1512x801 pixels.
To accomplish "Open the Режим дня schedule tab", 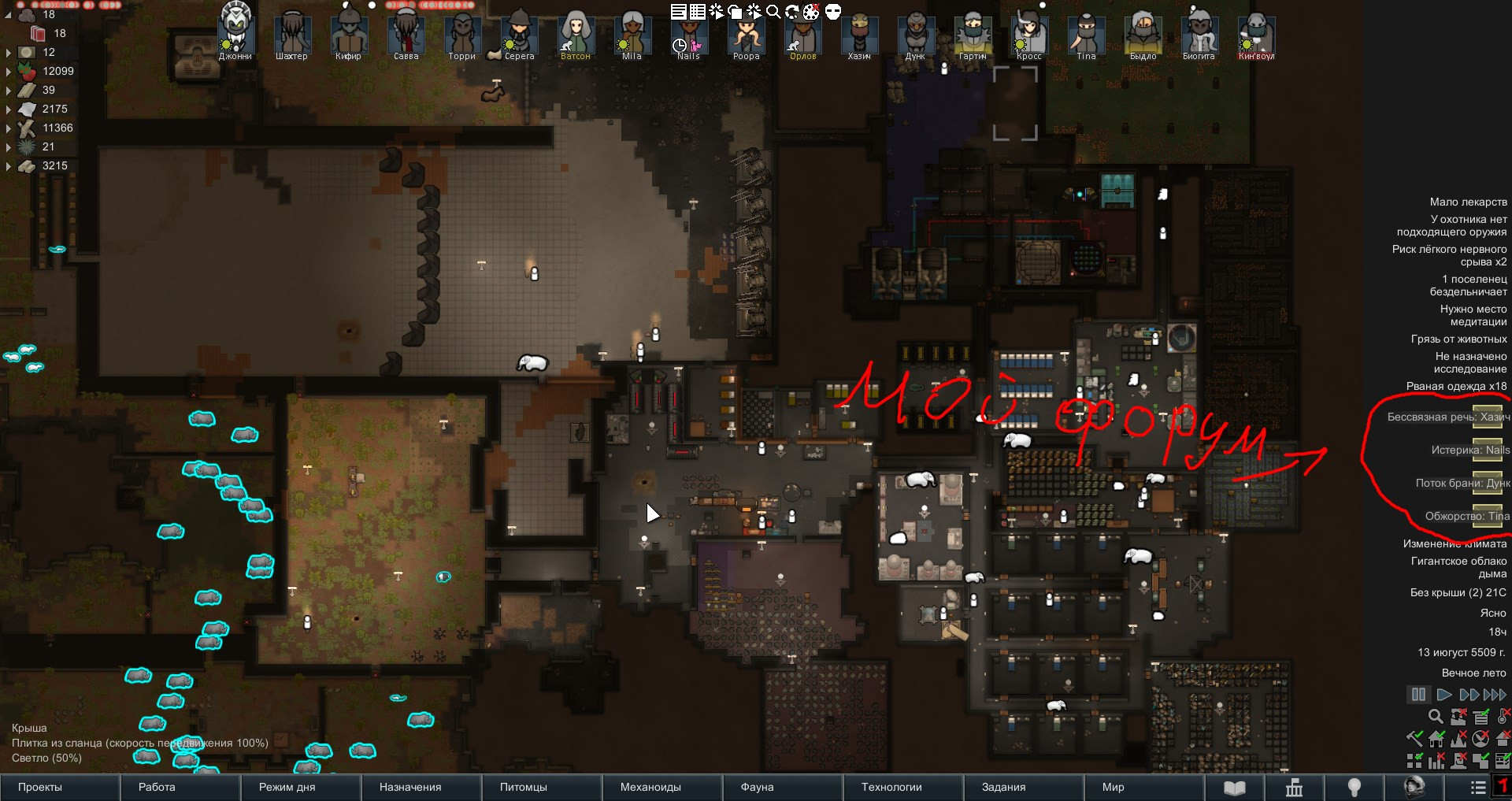I will tap(287, 787).
